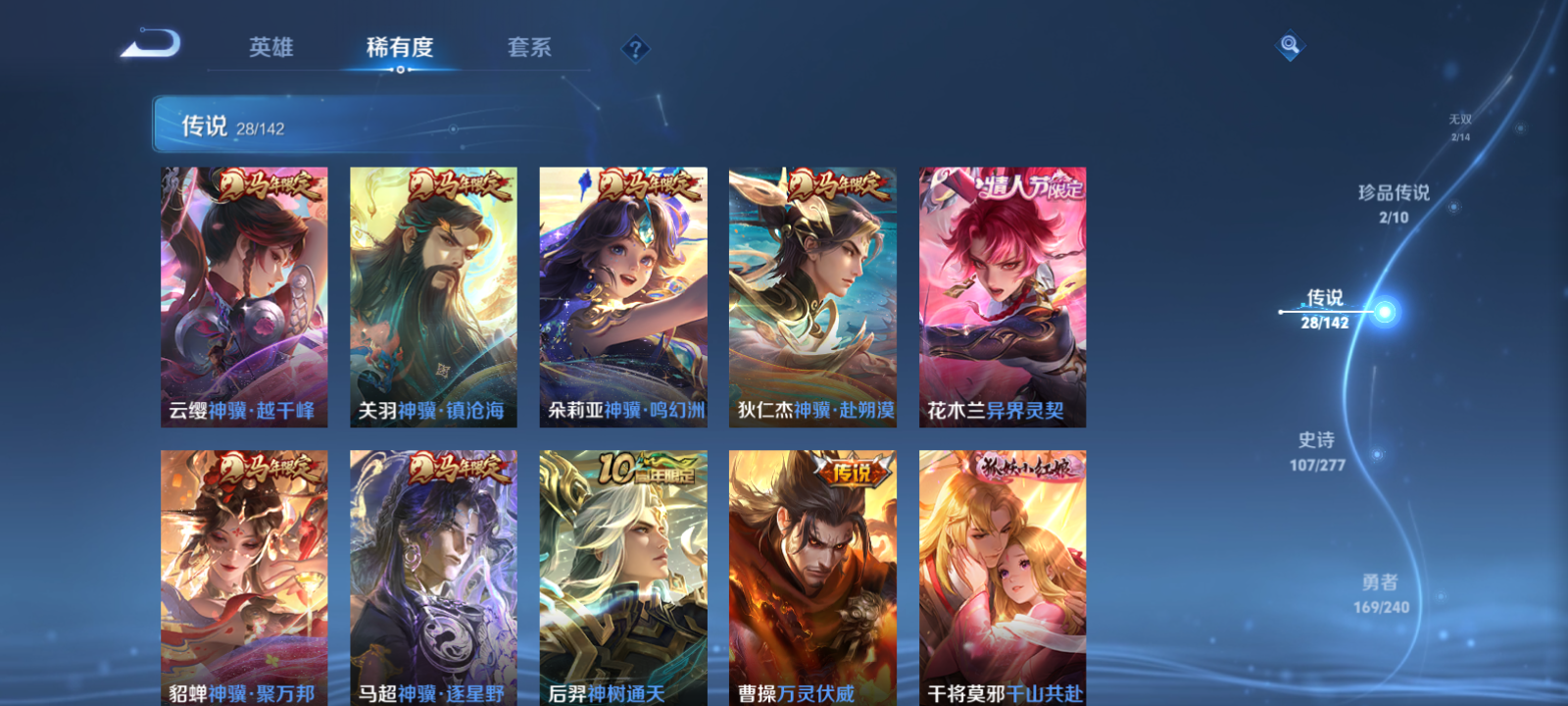1568x706 pixels.
Task: Select the 稀有度 tab
Action: pyautogui.click(x=398, y=47)
